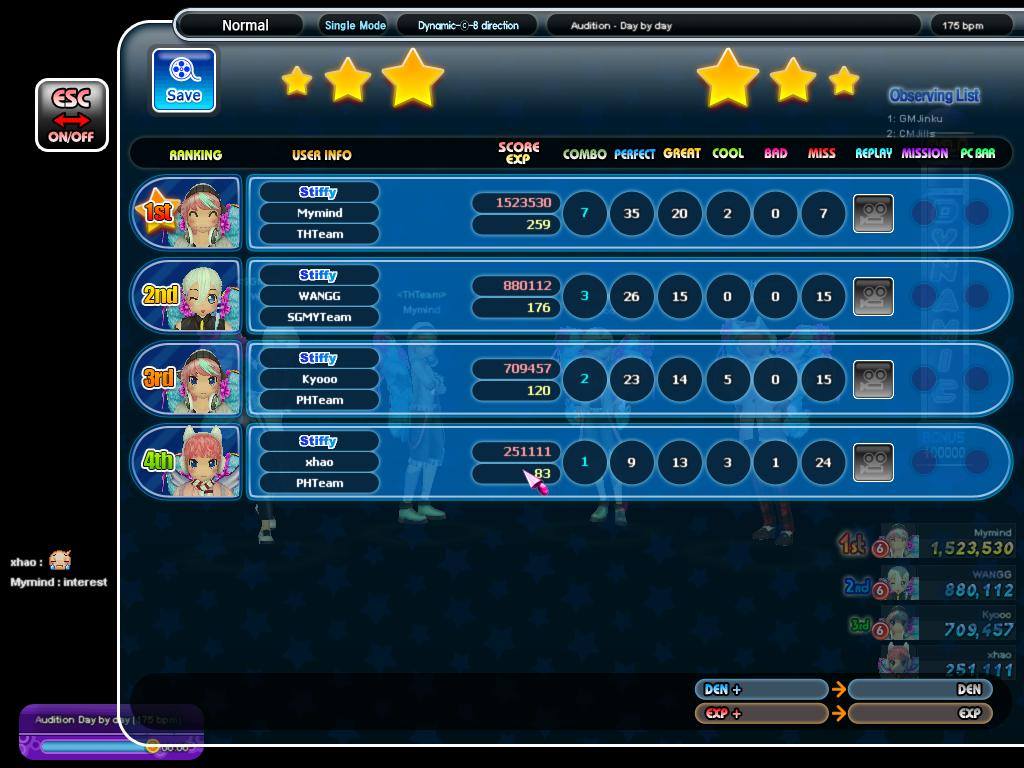Click the DEN + bonus button
The image size is (1024, 768).
[761, 689]
